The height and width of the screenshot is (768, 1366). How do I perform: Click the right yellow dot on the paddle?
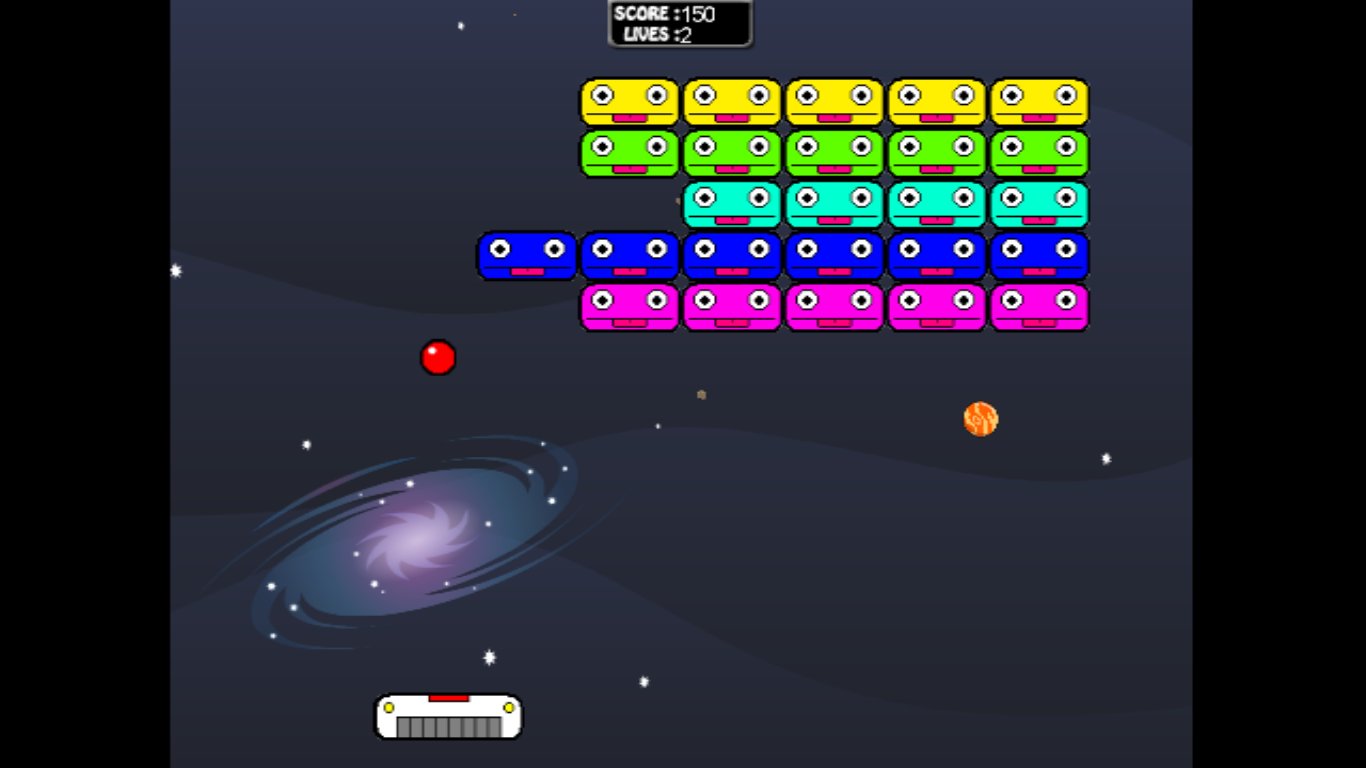click(x=507, y=707)
